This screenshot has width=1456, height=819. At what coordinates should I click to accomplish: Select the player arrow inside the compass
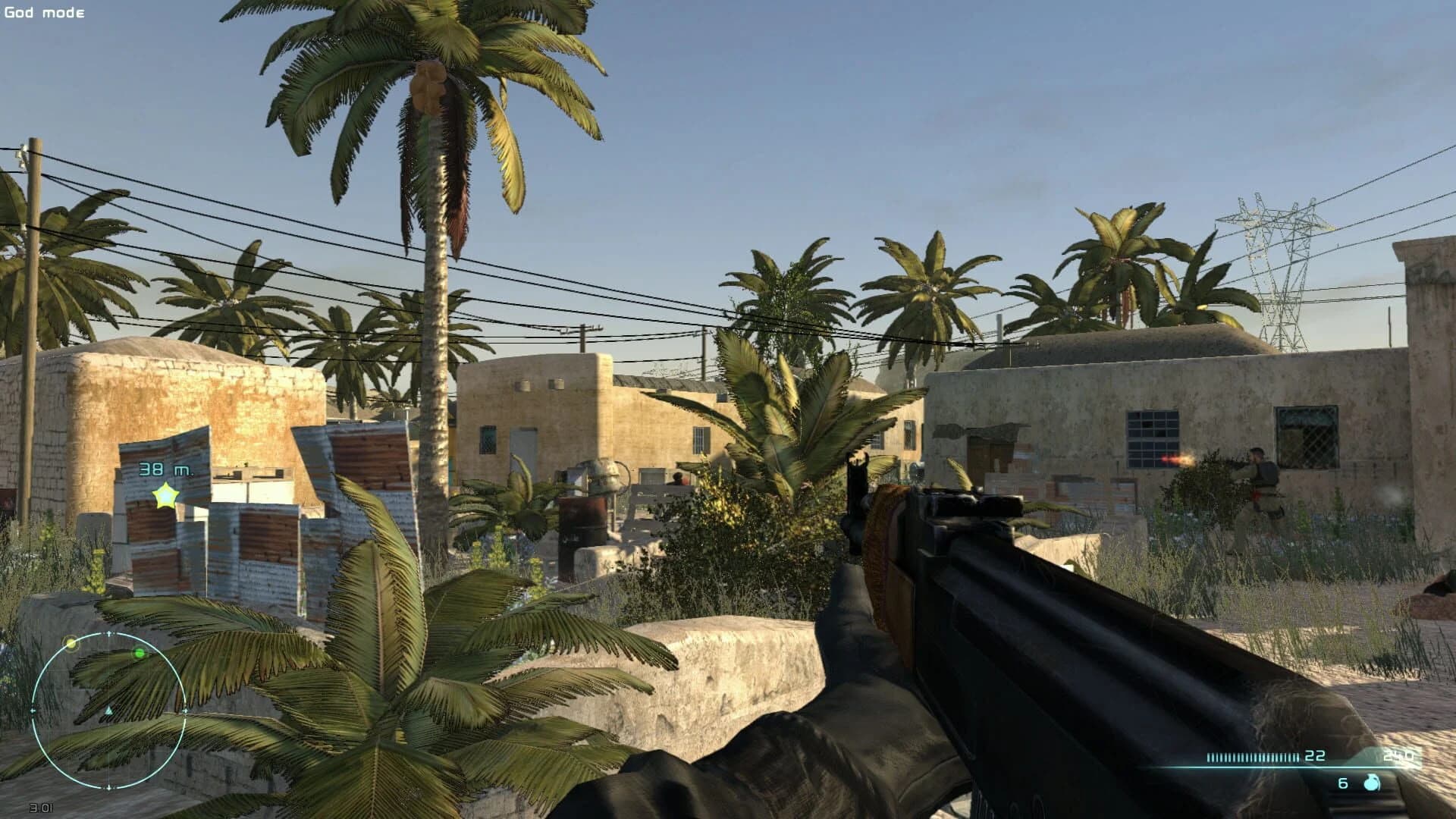[108, 708]
